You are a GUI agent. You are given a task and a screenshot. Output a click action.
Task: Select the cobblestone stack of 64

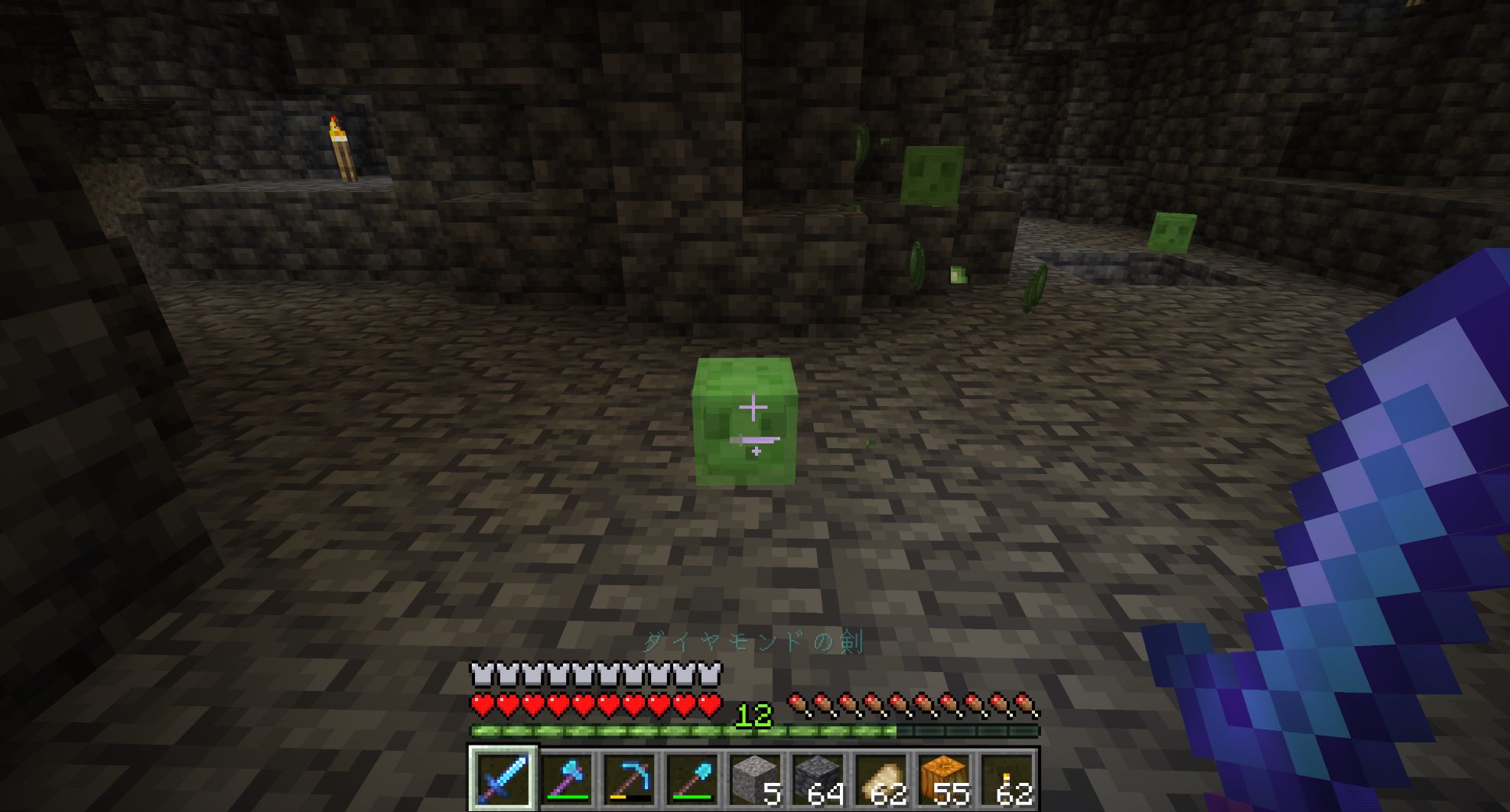(x=818, y=778)
